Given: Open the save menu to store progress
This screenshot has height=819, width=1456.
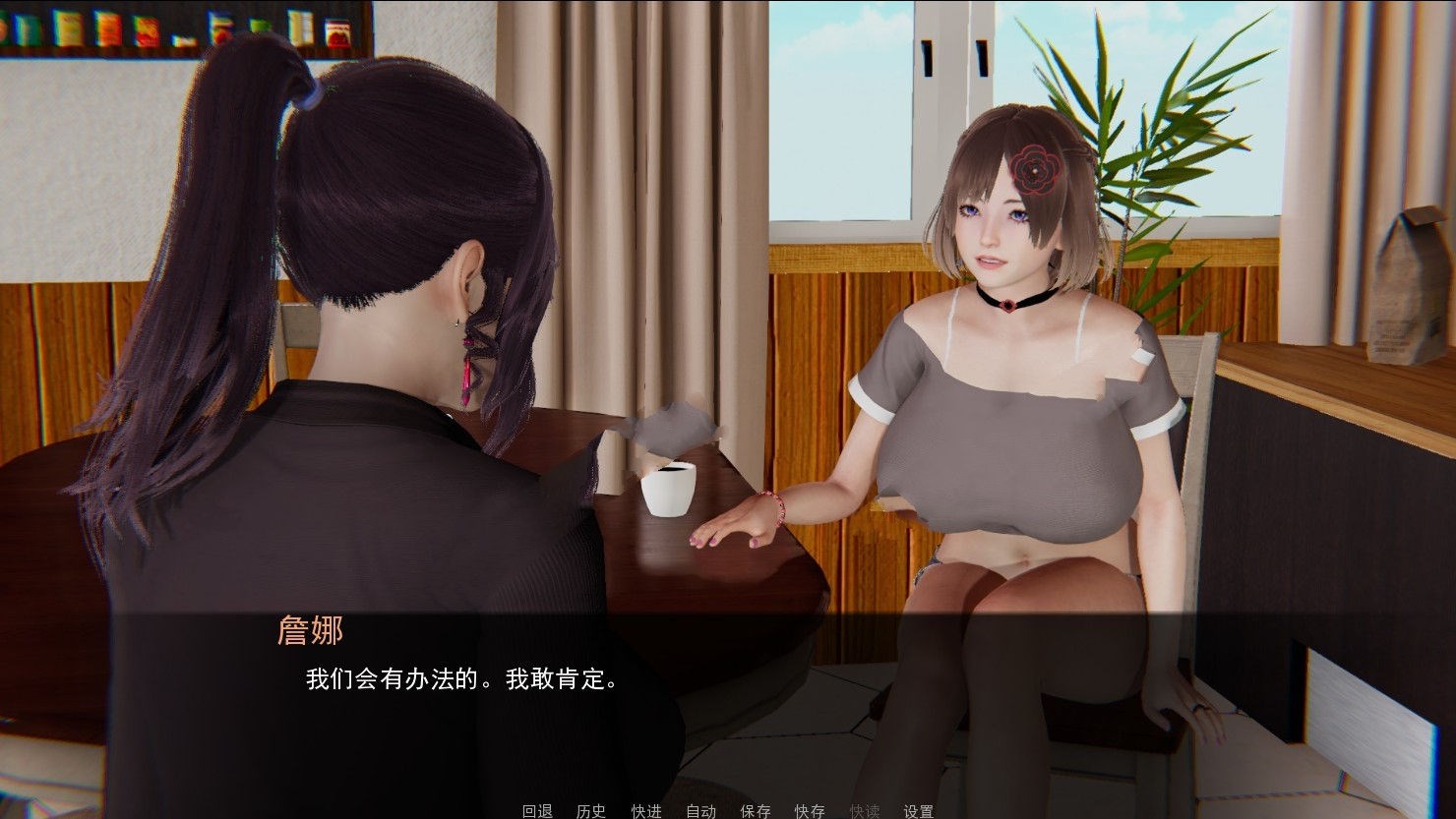Looking at the screenshot, I should 755,812.
